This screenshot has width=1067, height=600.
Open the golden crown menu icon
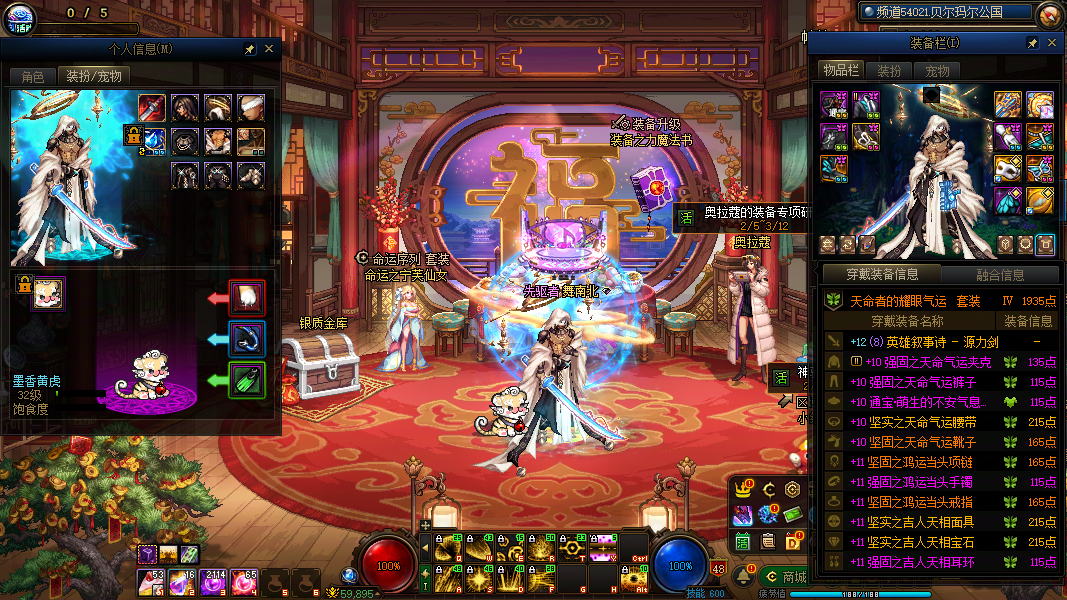743,489
